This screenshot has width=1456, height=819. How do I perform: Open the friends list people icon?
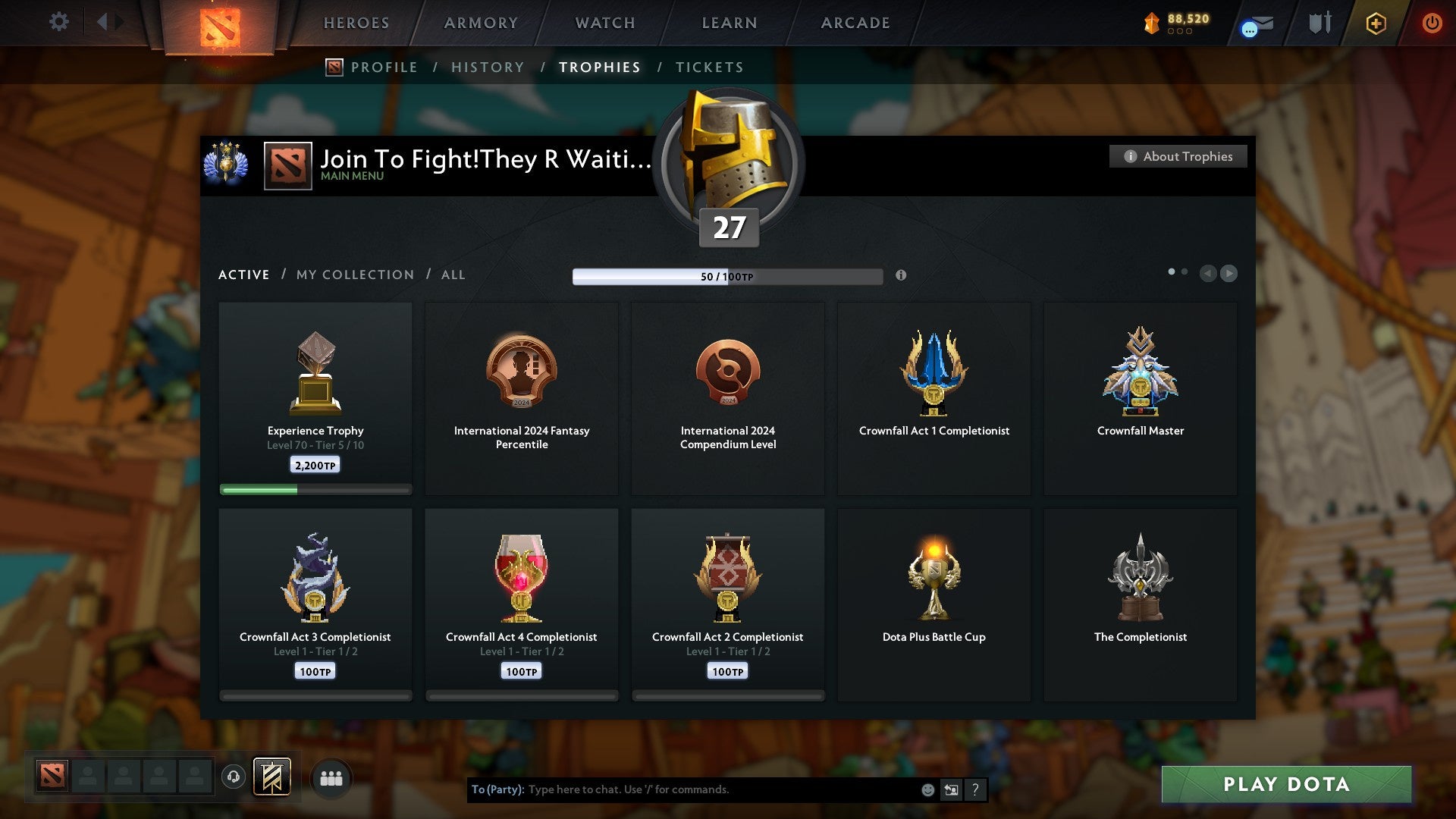coord(331,777)
